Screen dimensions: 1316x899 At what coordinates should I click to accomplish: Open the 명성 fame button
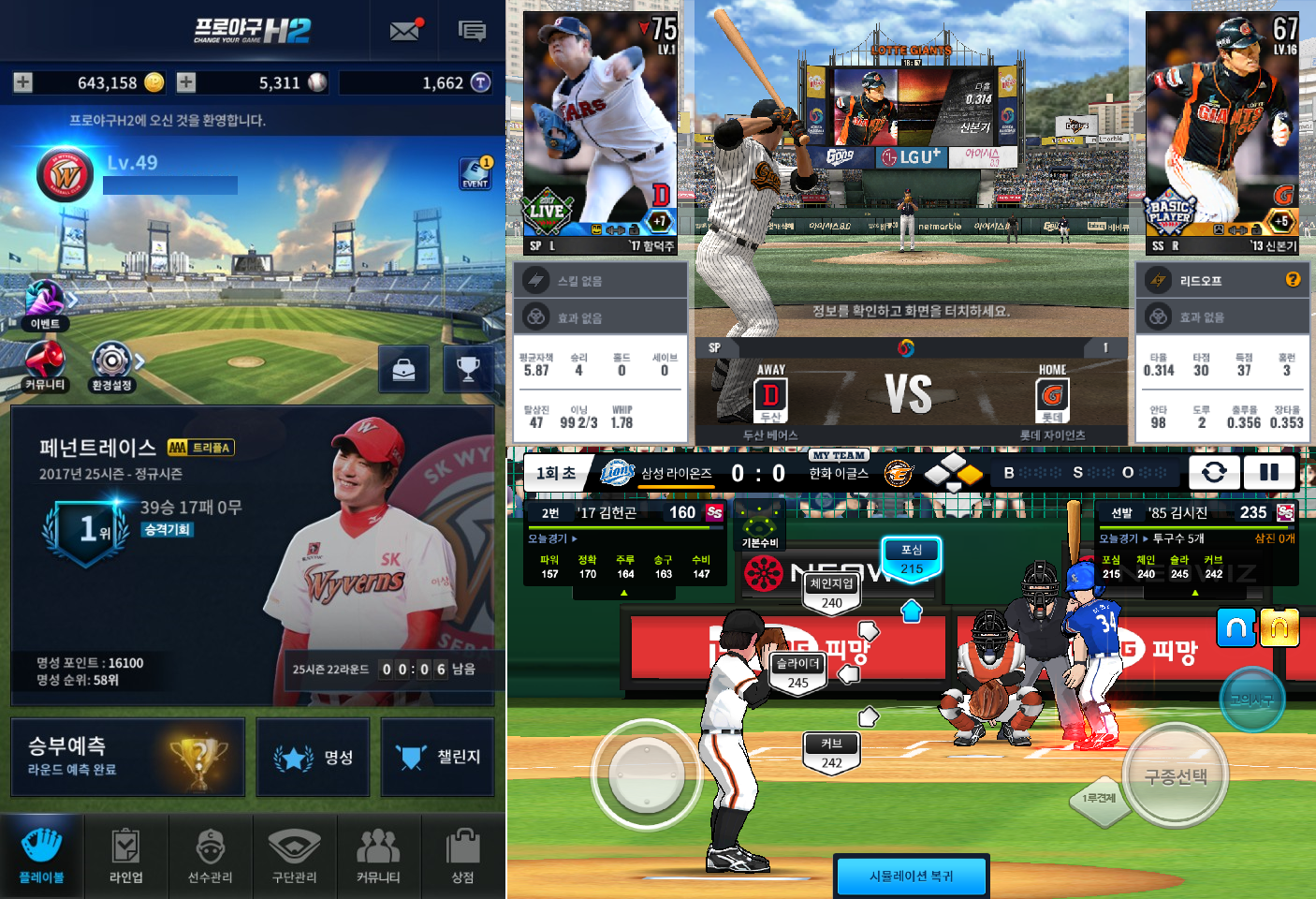(x=313, y=757)
